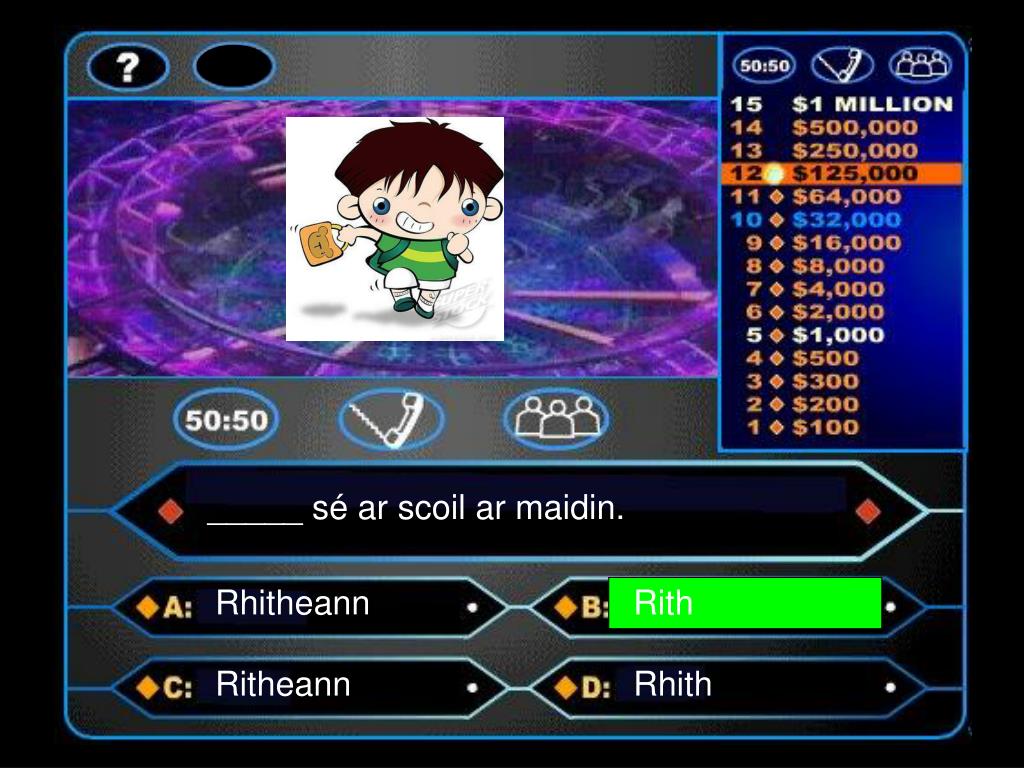Choose answer A: Rhitheann

[293, 604]
